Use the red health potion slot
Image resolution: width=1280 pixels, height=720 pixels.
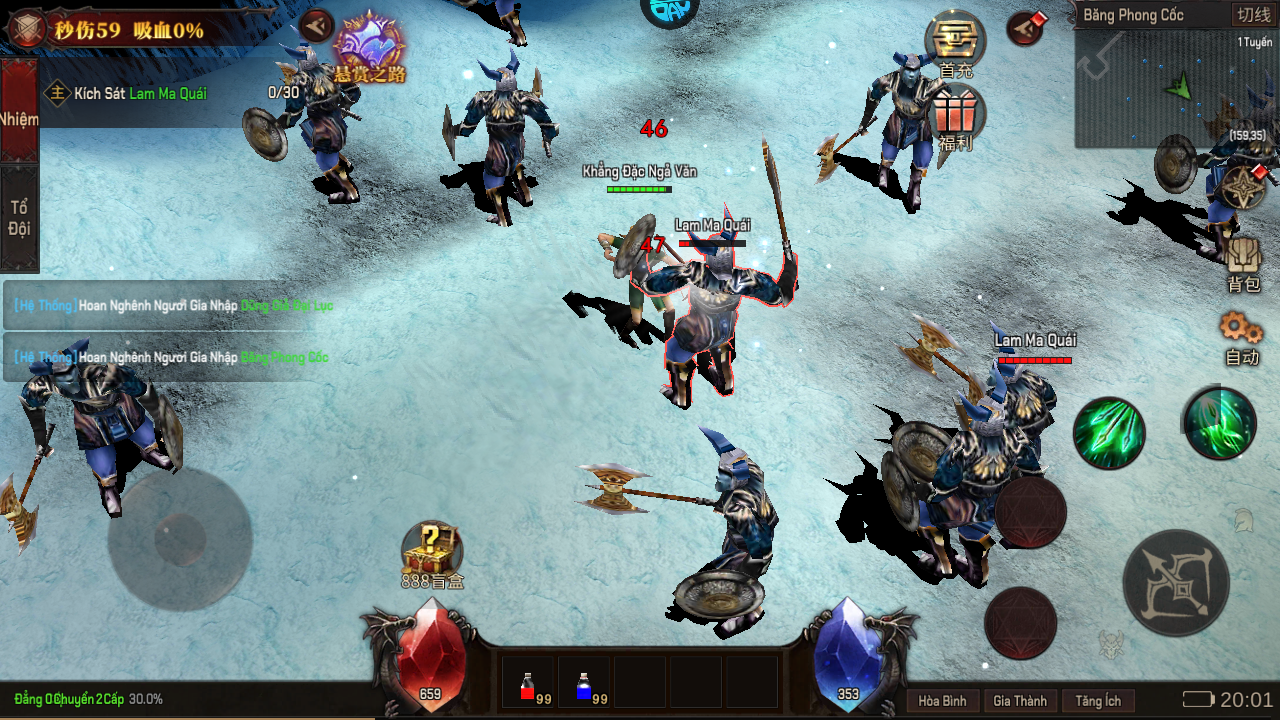(x=528, y=684)
